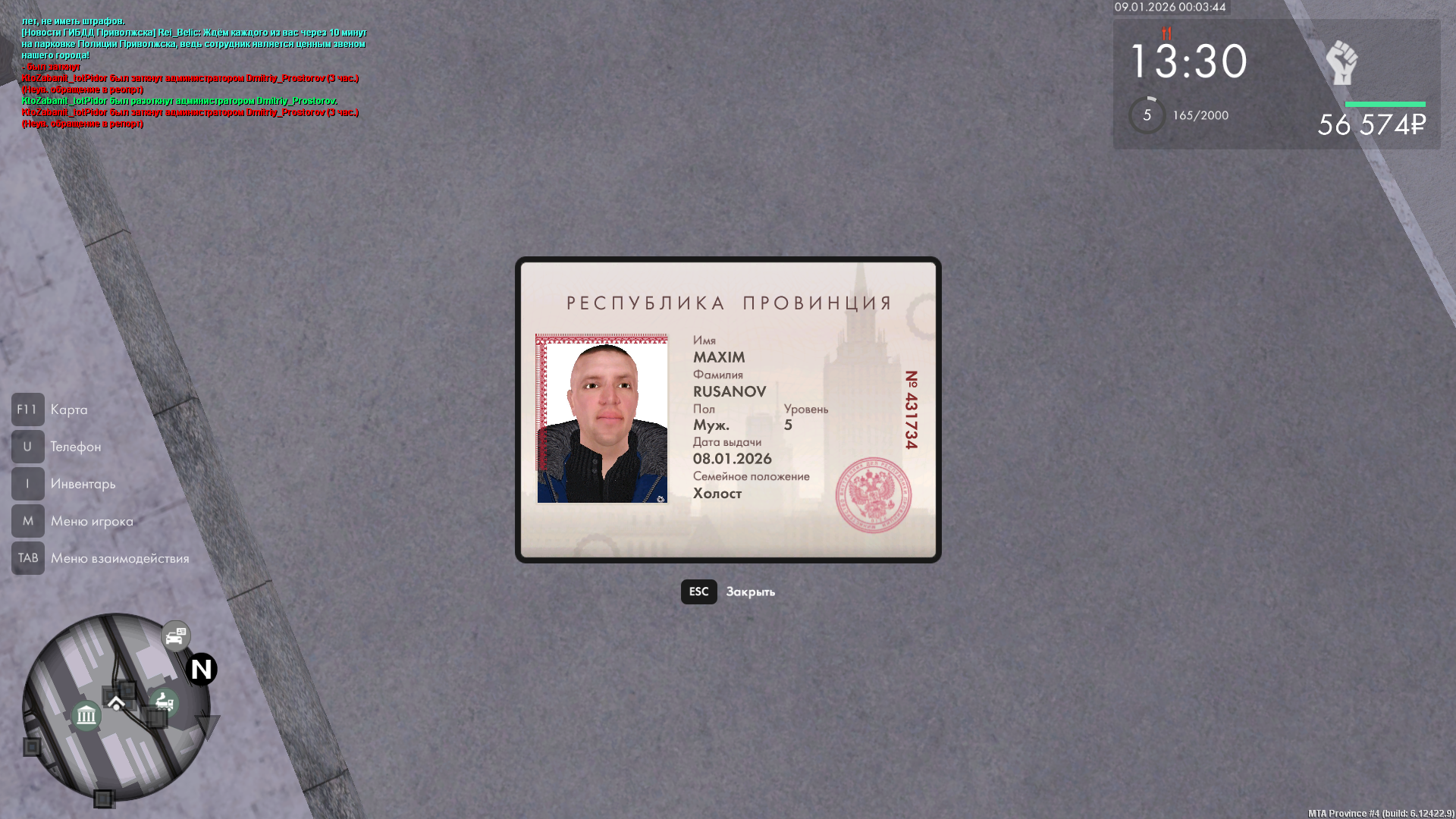Click the TAB Меню взаимодействия keybind icon

tap(27, 558)
